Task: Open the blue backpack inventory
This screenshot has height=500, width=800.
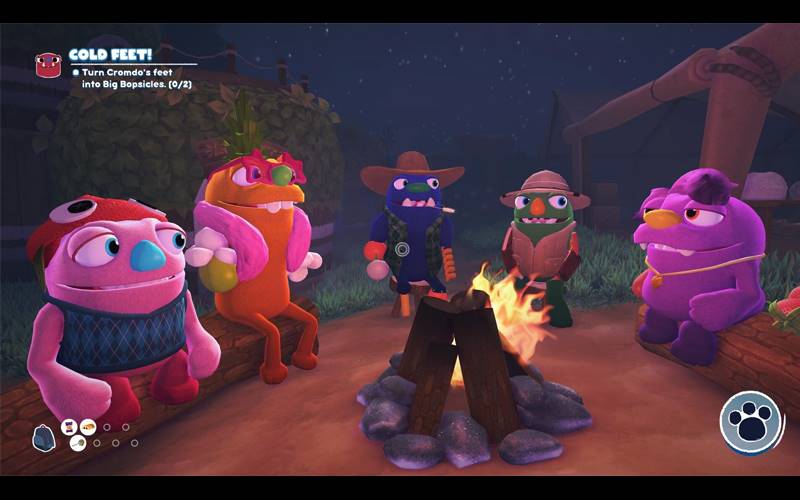Action: (44, 437)
